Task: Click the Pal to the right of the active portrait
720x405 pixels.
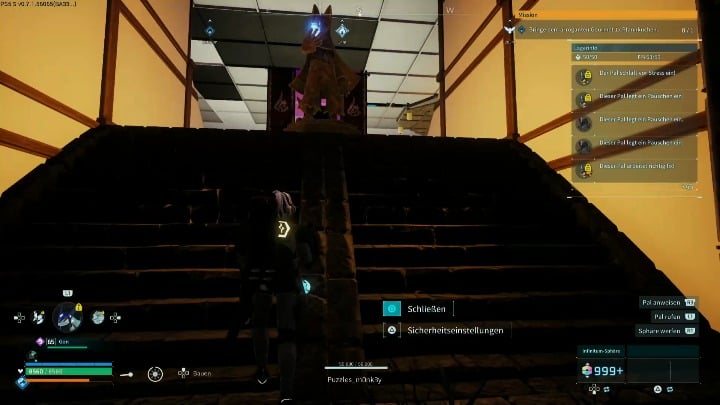Action: pos(98,317)
